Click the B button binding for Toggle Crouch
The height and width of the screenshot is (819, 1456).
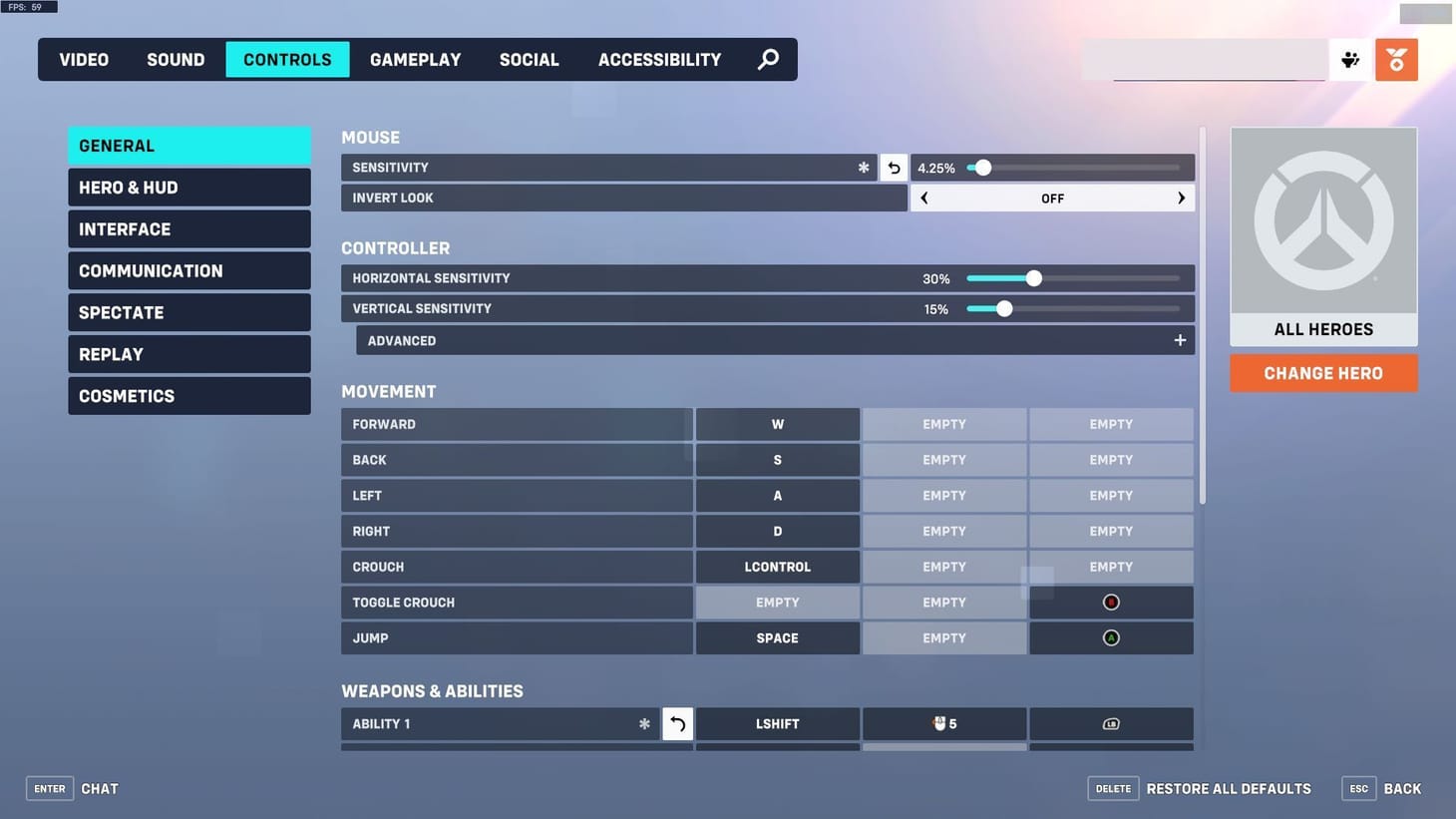(1110, 600)
